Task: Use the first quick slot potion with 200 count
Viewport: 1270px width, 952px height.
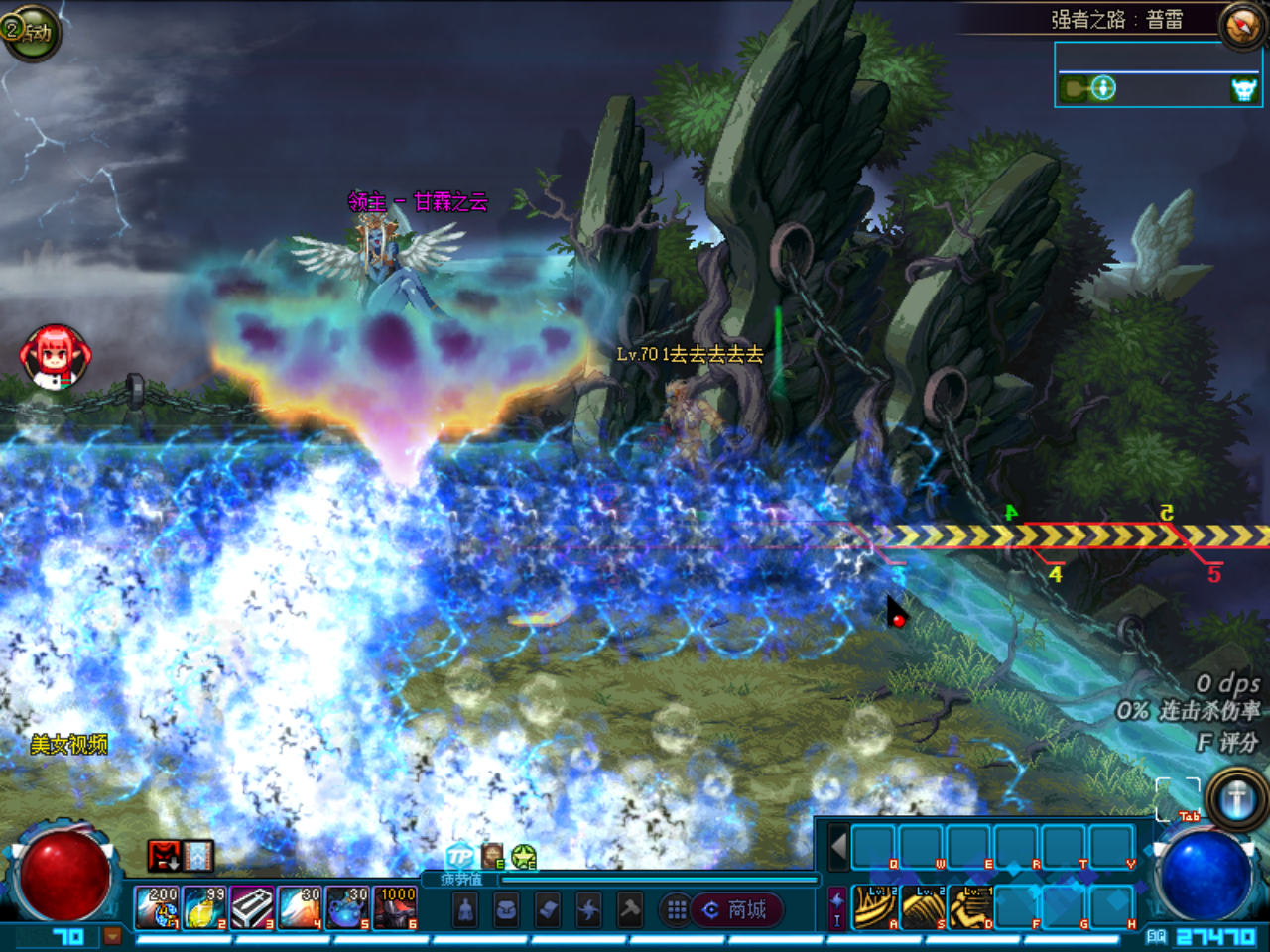Action: click(x=158, y=908)
